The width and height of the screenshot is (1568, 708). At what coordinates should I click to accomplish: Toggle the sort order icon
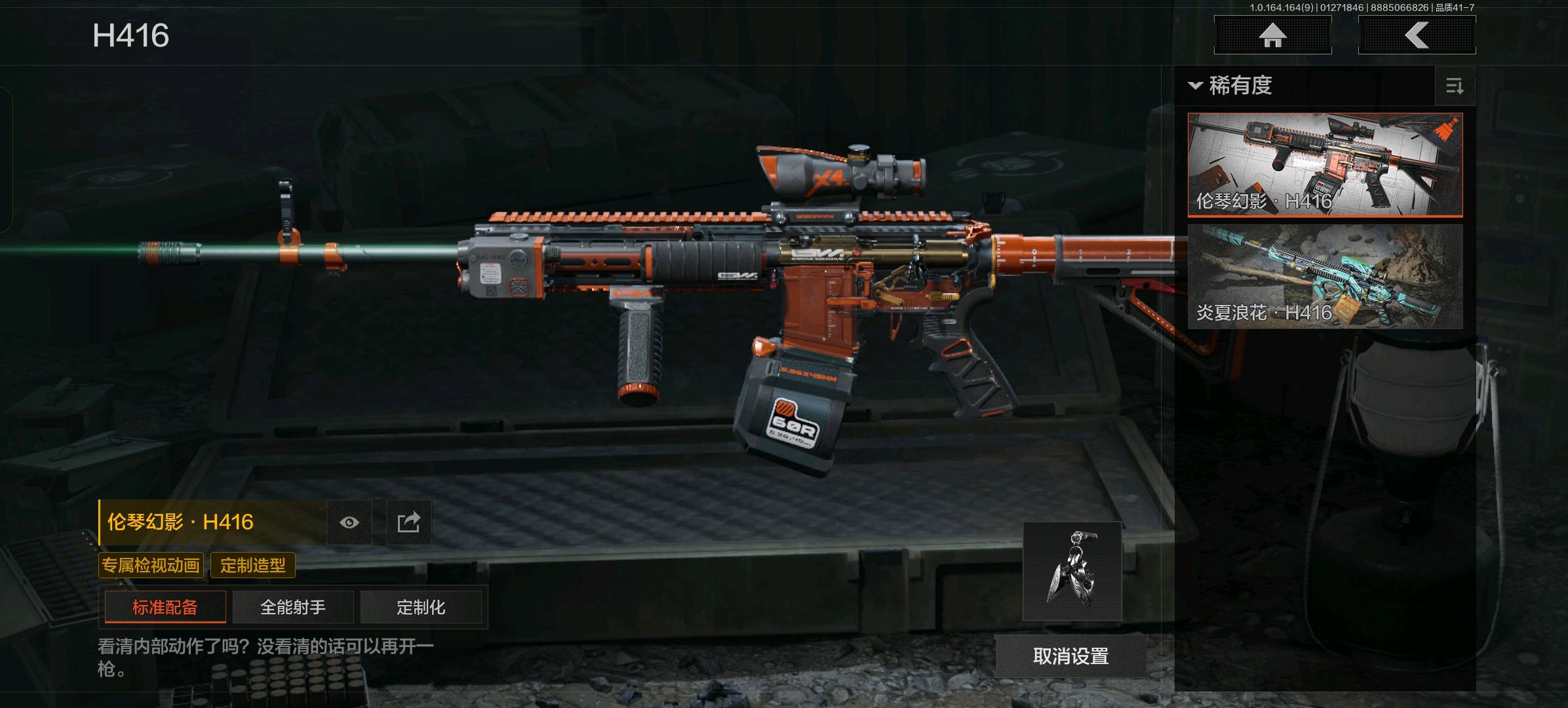[x=1455, y=86]
